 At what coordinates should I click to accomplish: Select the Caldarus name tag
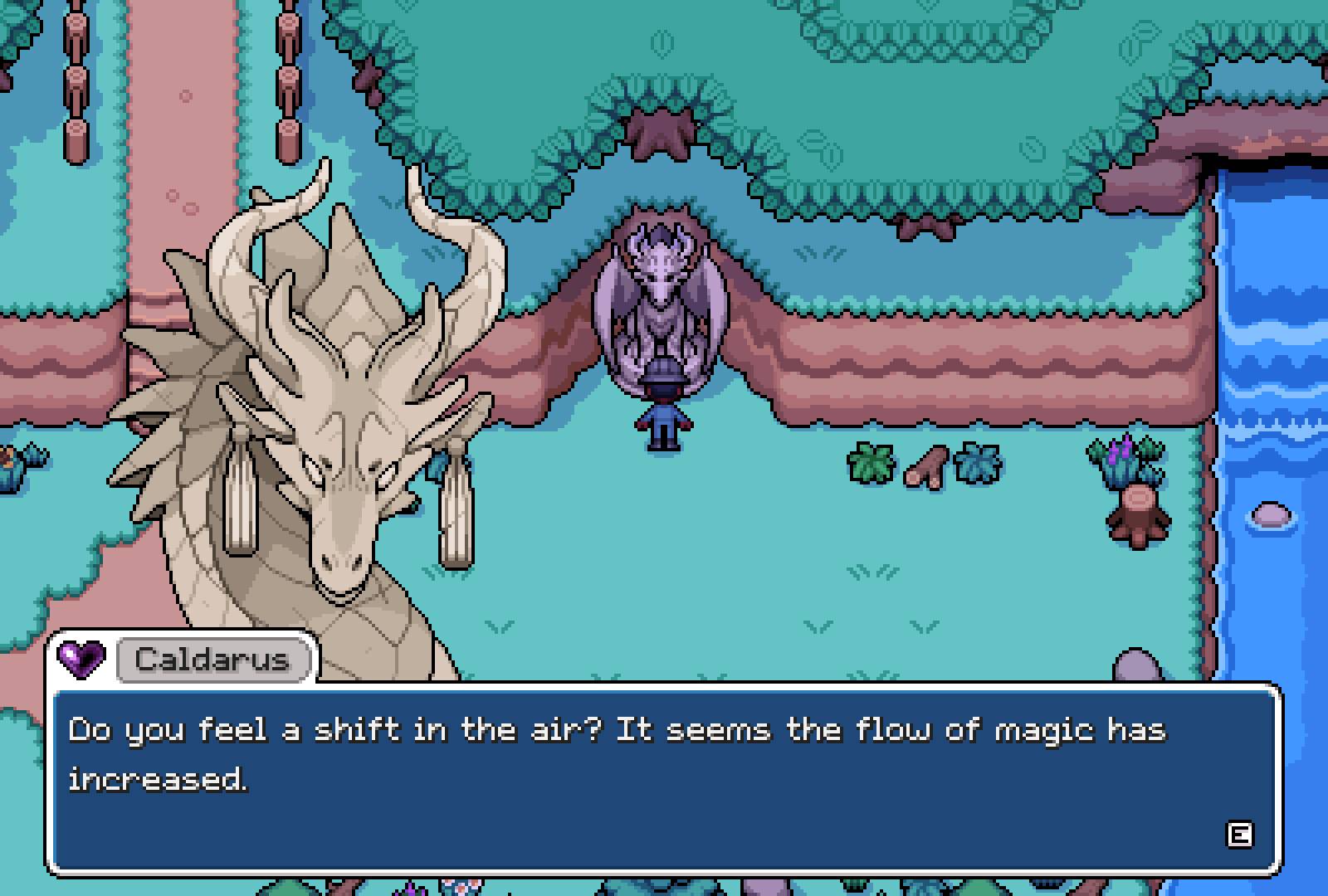tap(212, 660)
